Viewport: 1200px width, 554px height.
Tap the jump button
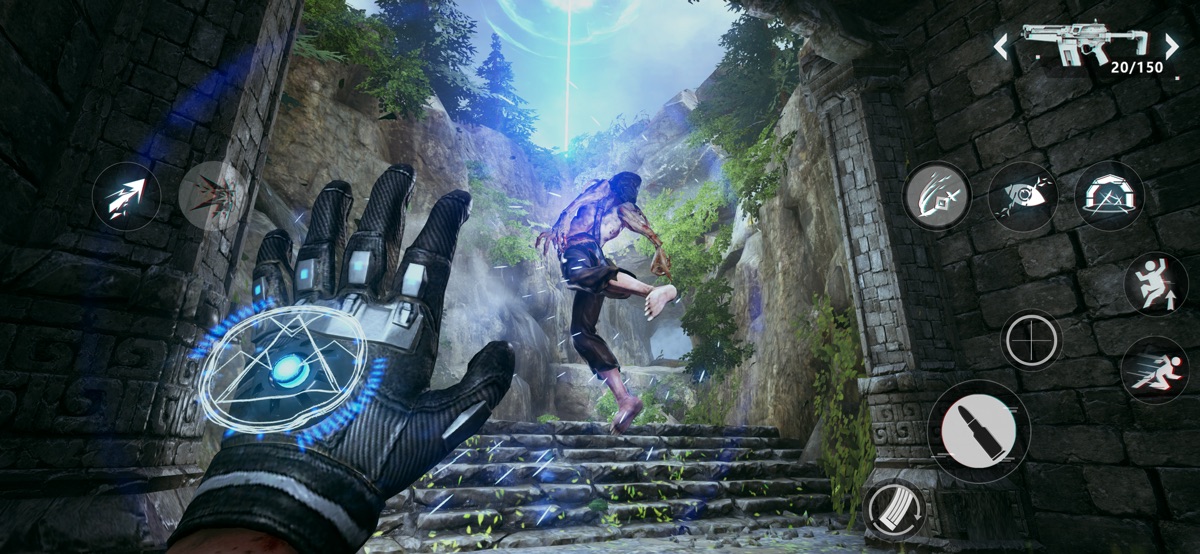[x=1155, y=285]
